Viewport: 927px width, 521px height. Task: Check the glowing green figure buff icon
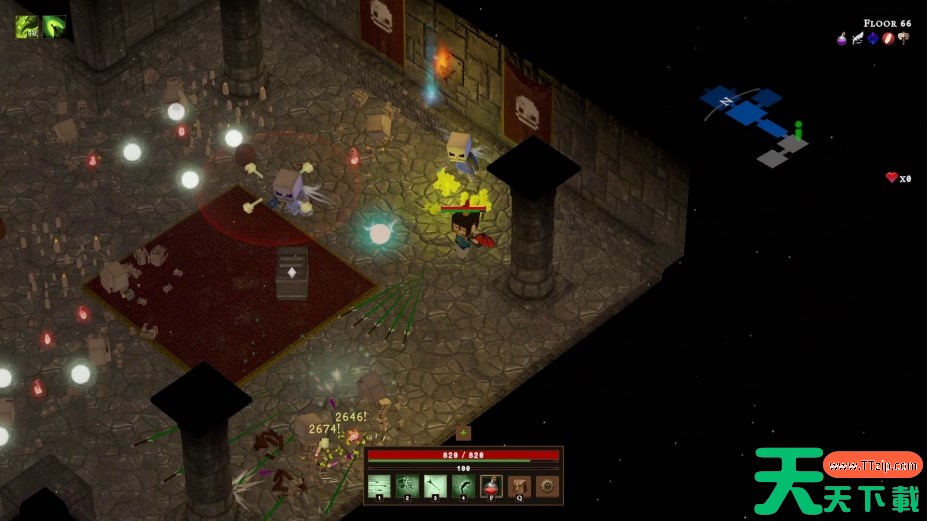54,26
